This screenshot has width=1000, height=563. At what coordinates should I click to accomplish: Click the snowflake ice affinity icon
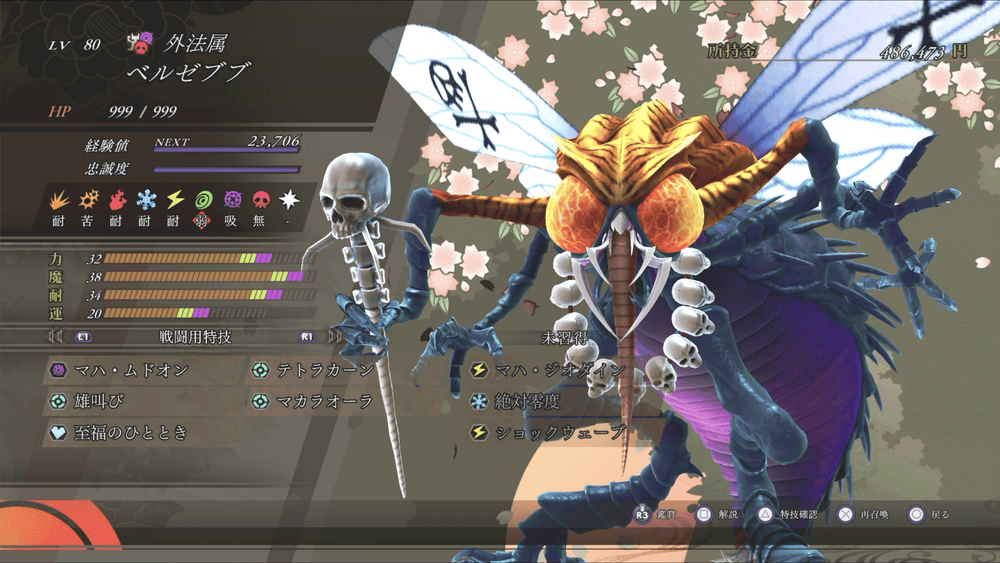146,199
